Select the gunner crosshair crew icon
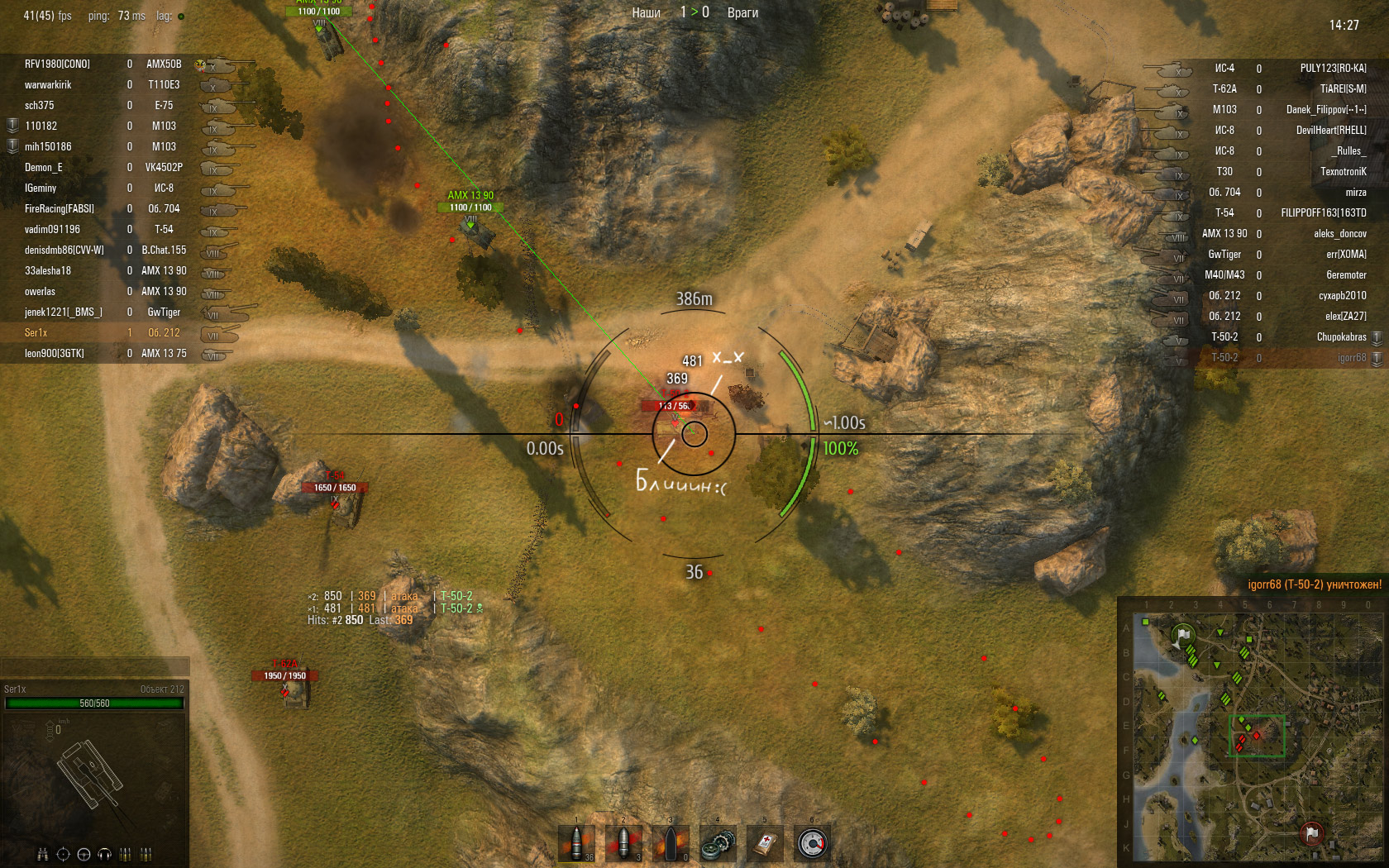 pyautogui.click(x=63, y=854)
